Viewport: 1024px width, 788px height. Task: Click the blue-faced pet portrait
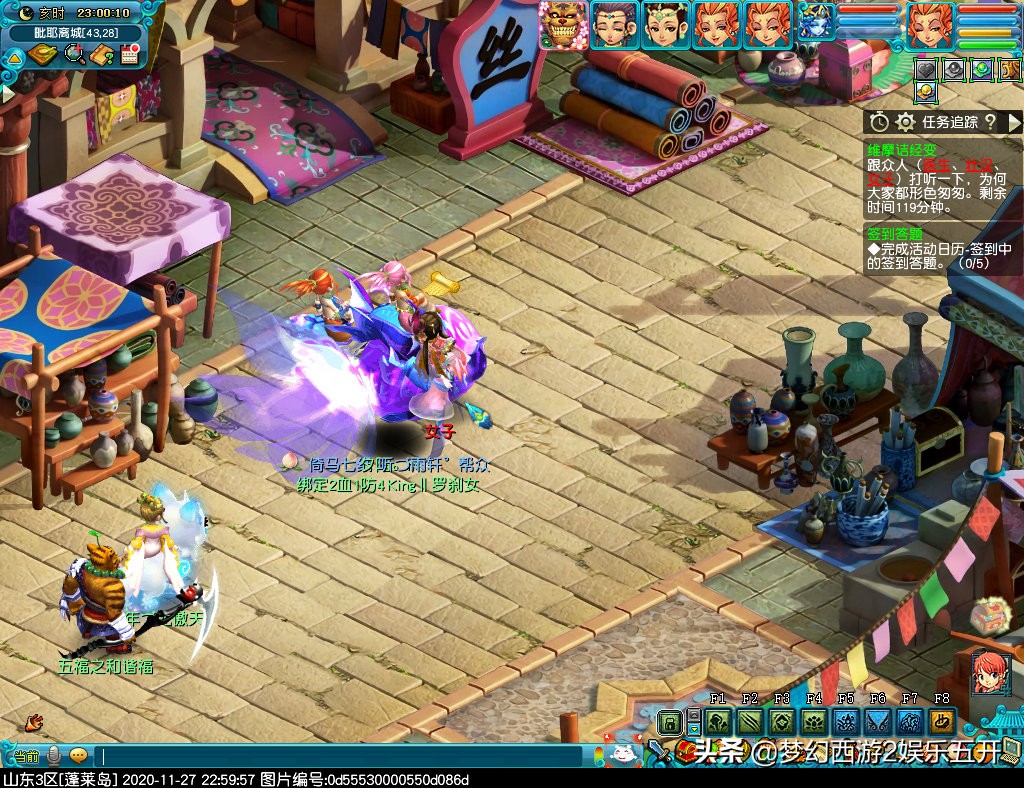pyautogui.click(x=816, y=22)
